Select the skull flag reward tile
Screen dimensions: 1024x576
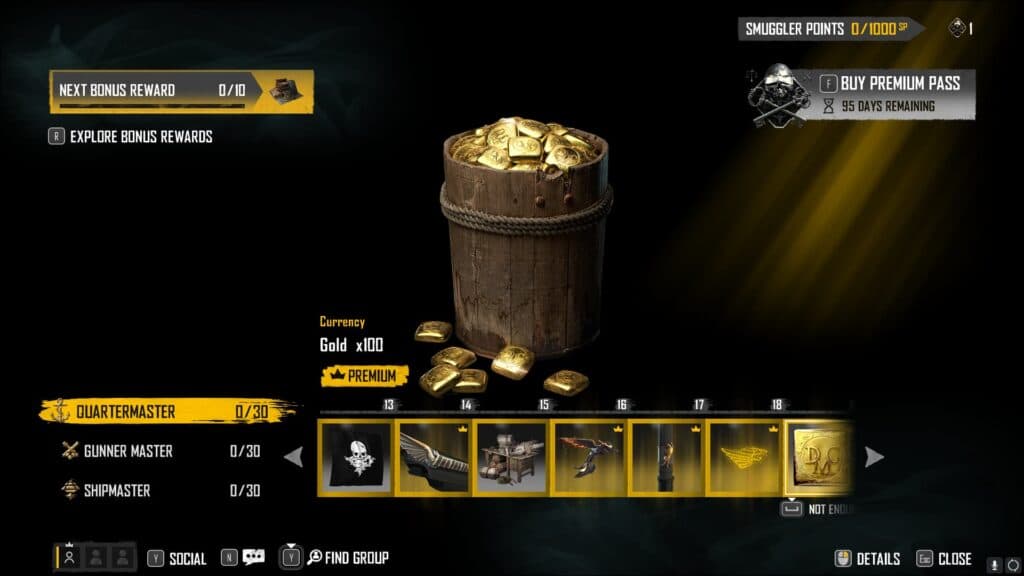coord(356,458)
